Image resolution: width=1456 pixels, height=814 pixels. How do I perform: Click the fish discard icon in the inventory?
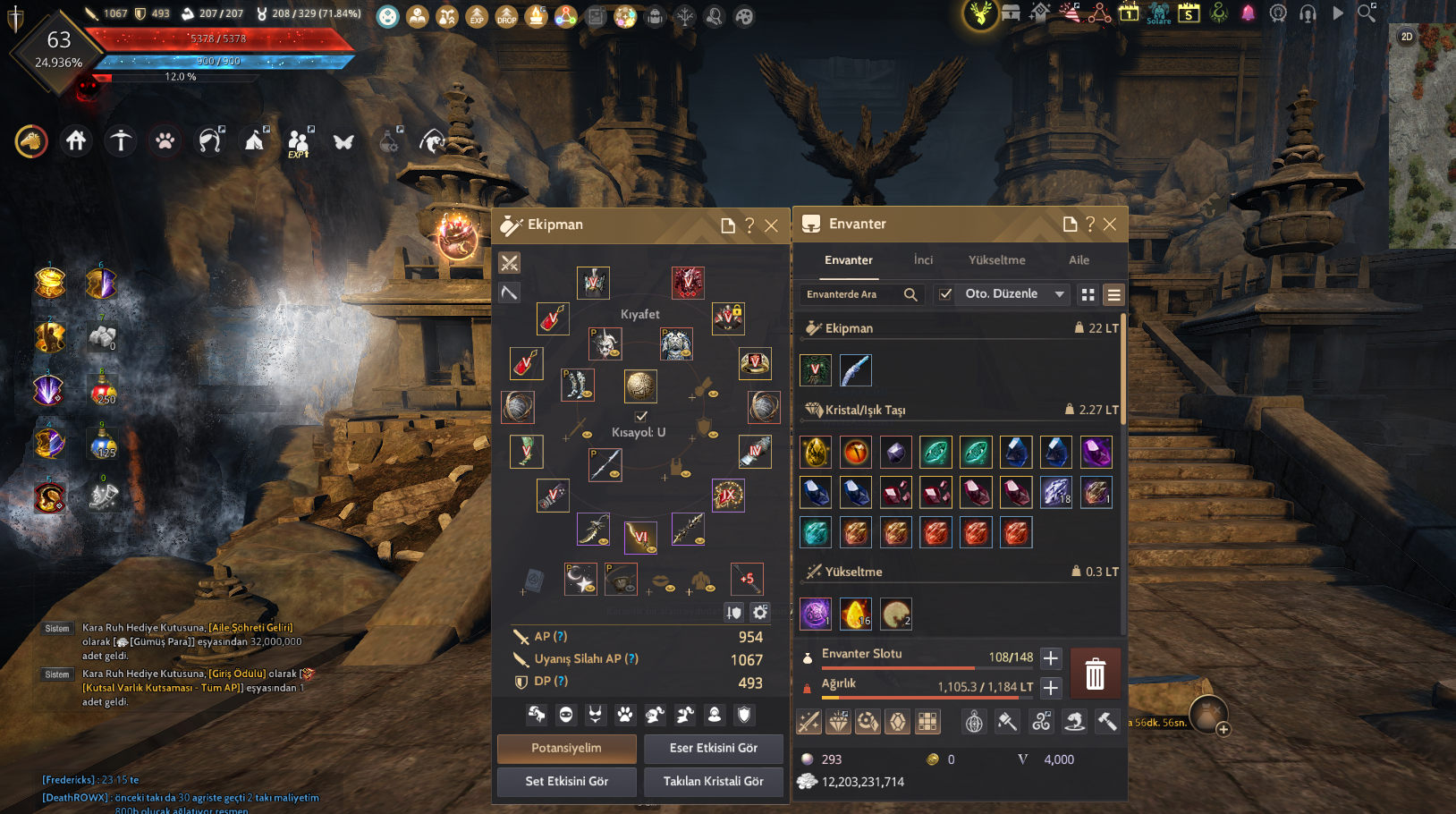(1074, 721)
